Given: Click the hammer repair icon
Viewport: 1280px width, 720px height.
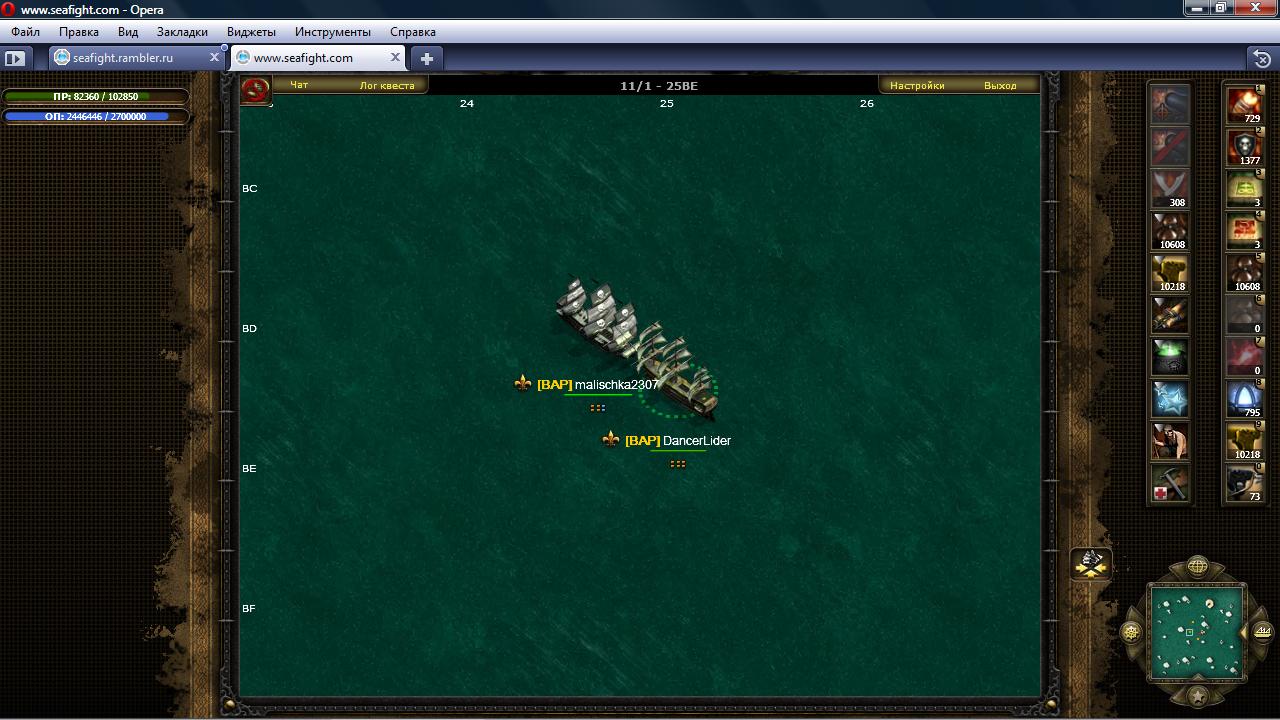Looking at the screenshot, I should 1169,482.
